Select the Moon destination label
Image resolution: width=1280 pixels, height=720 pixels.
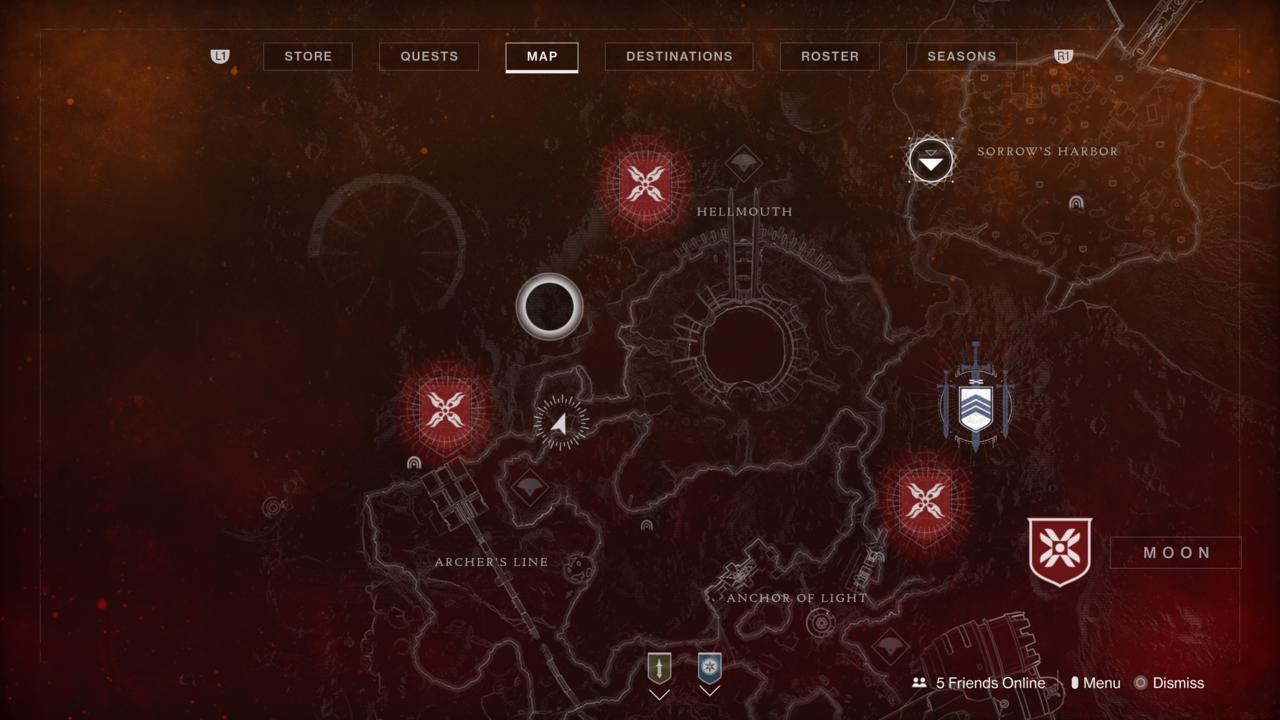(1176, 552)
